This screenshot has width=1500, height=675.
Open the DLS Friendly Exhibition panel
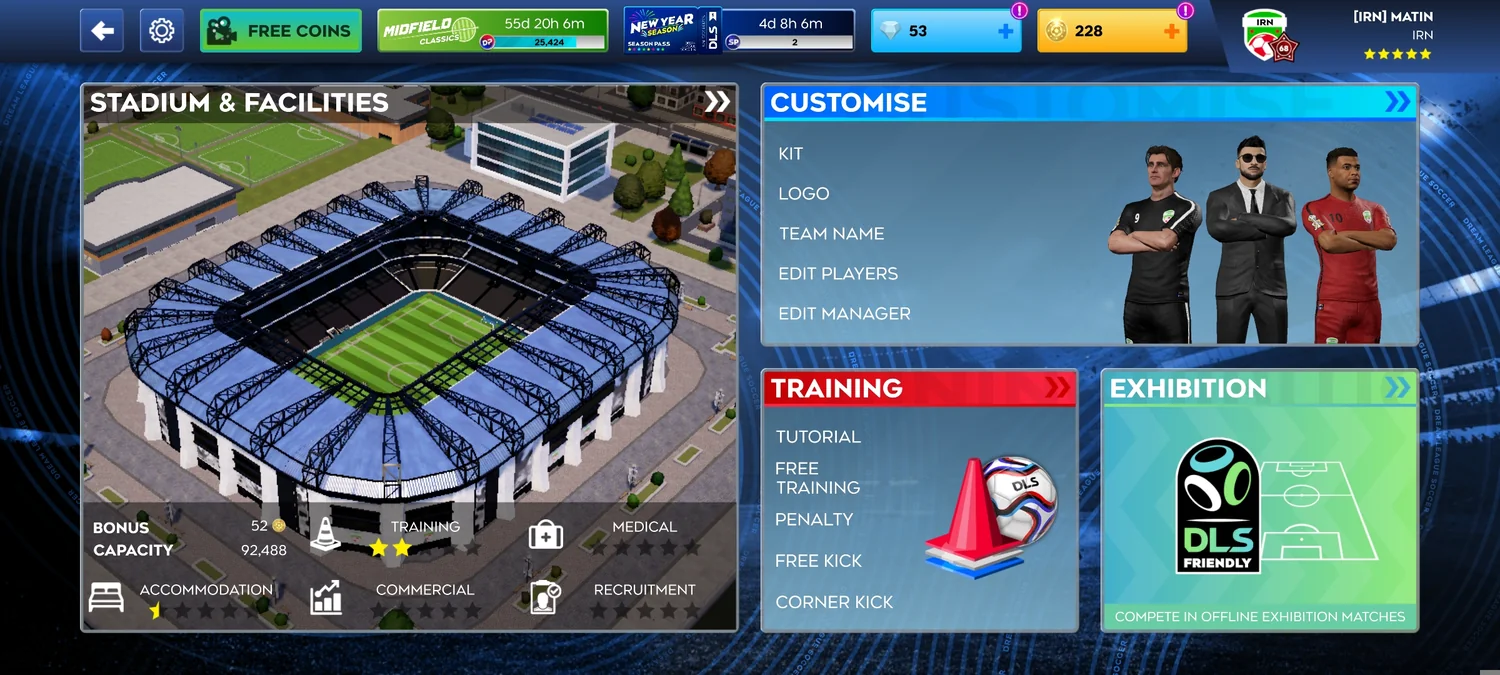1259,500
